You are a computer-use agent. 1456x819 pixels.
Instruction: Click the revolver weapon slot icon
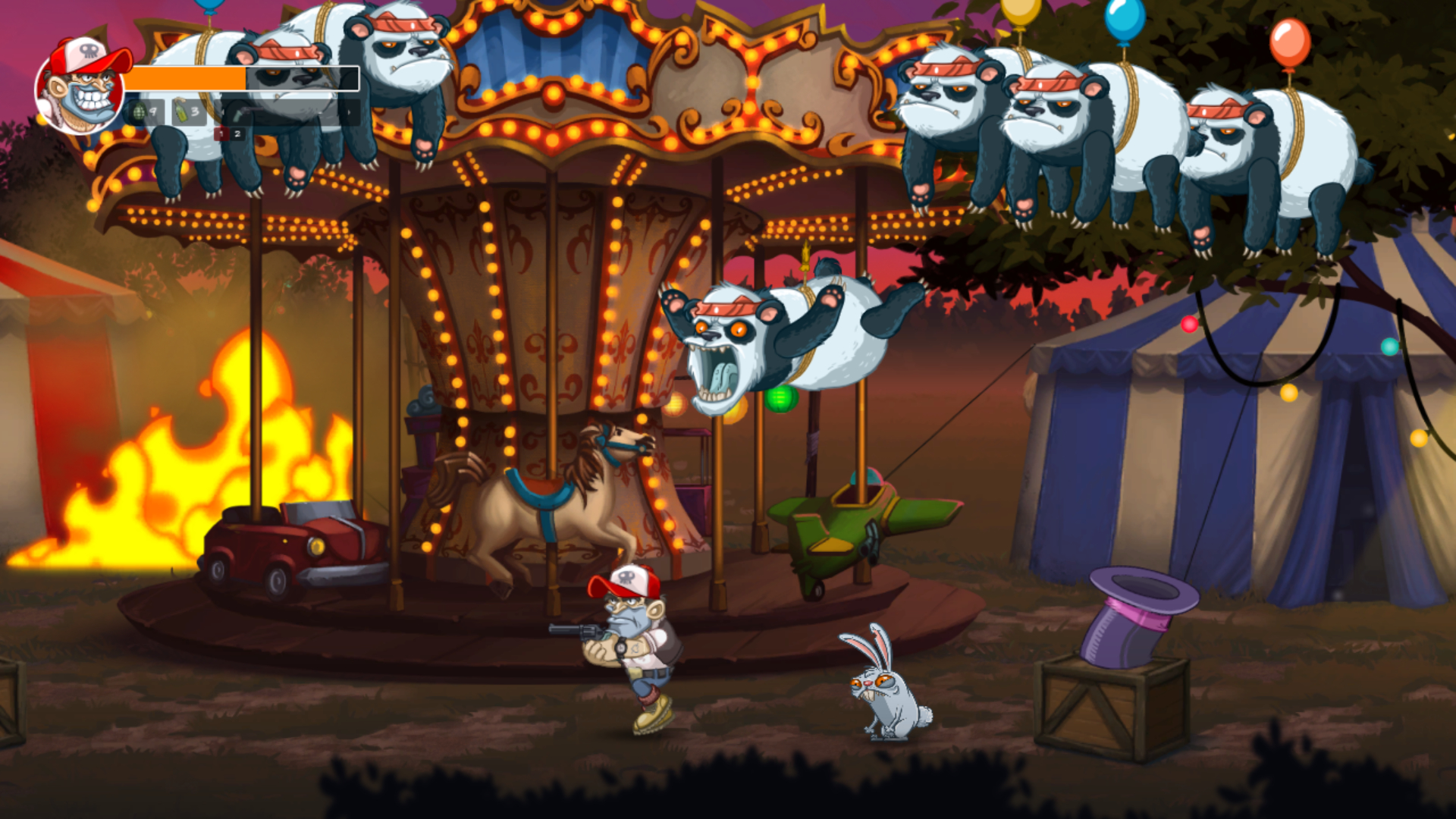243,112
